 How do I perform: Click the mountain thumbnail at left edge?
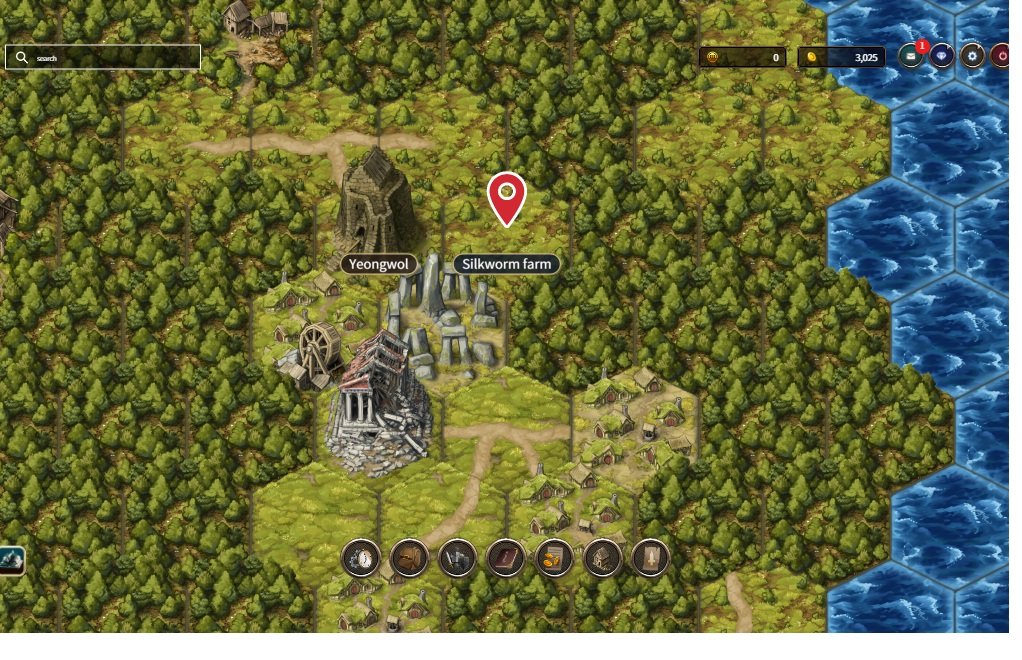pos(11,560)
